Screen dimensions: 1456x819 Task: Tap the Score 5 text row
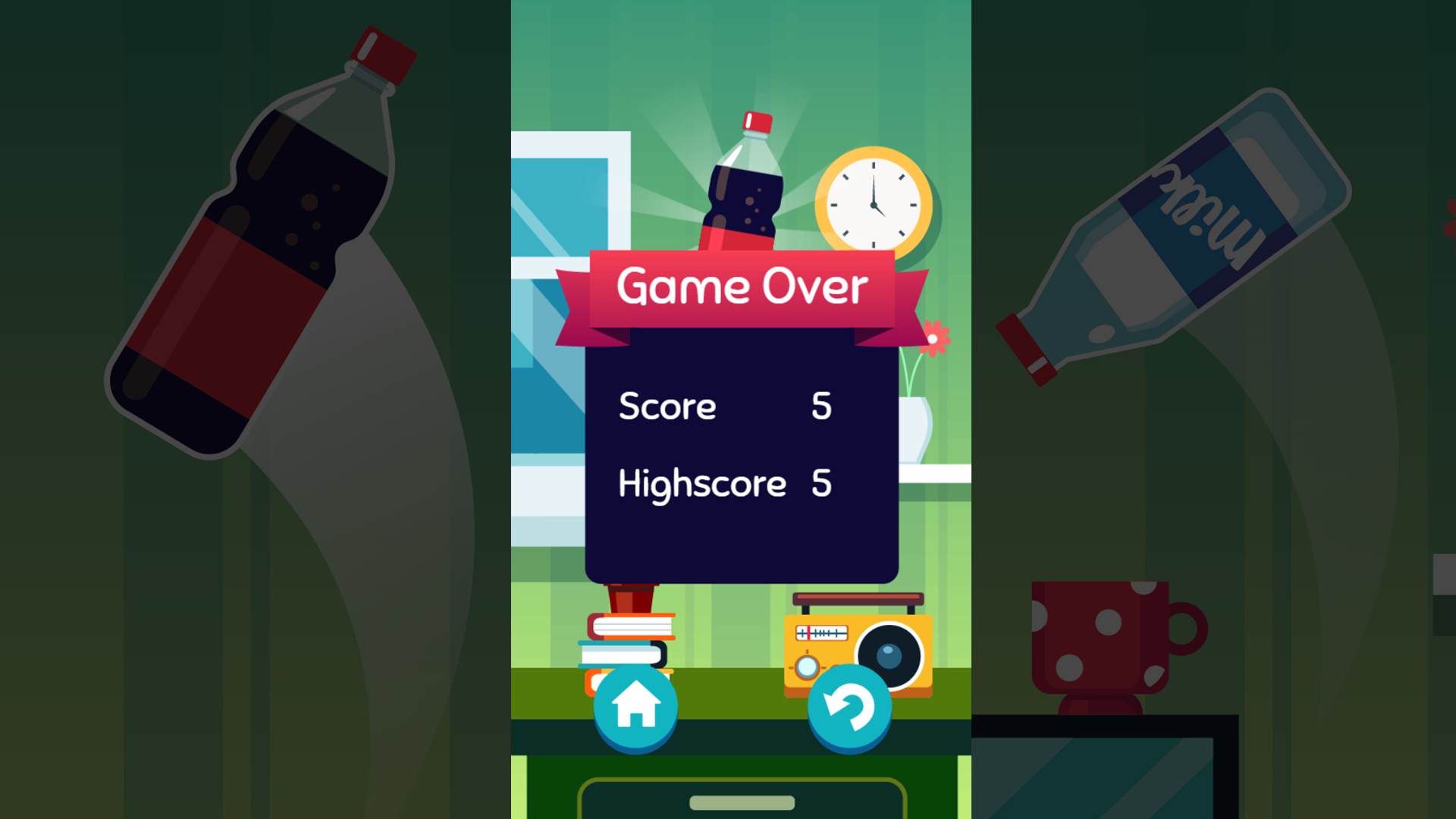point(724,407)
